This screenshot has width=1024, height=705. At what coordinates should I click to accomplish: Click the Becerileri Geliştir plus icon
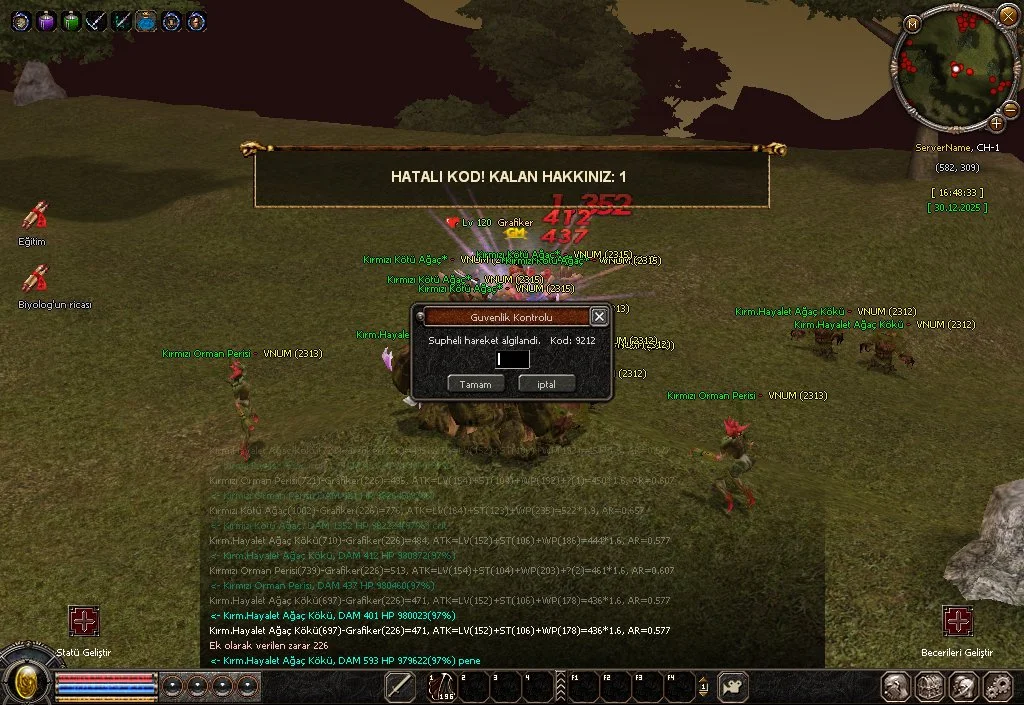958,622
